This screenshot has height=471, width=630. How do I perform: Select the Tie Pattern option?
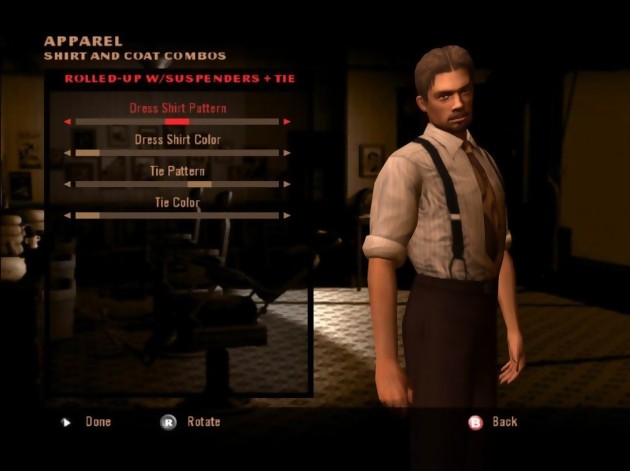(177, 171)
